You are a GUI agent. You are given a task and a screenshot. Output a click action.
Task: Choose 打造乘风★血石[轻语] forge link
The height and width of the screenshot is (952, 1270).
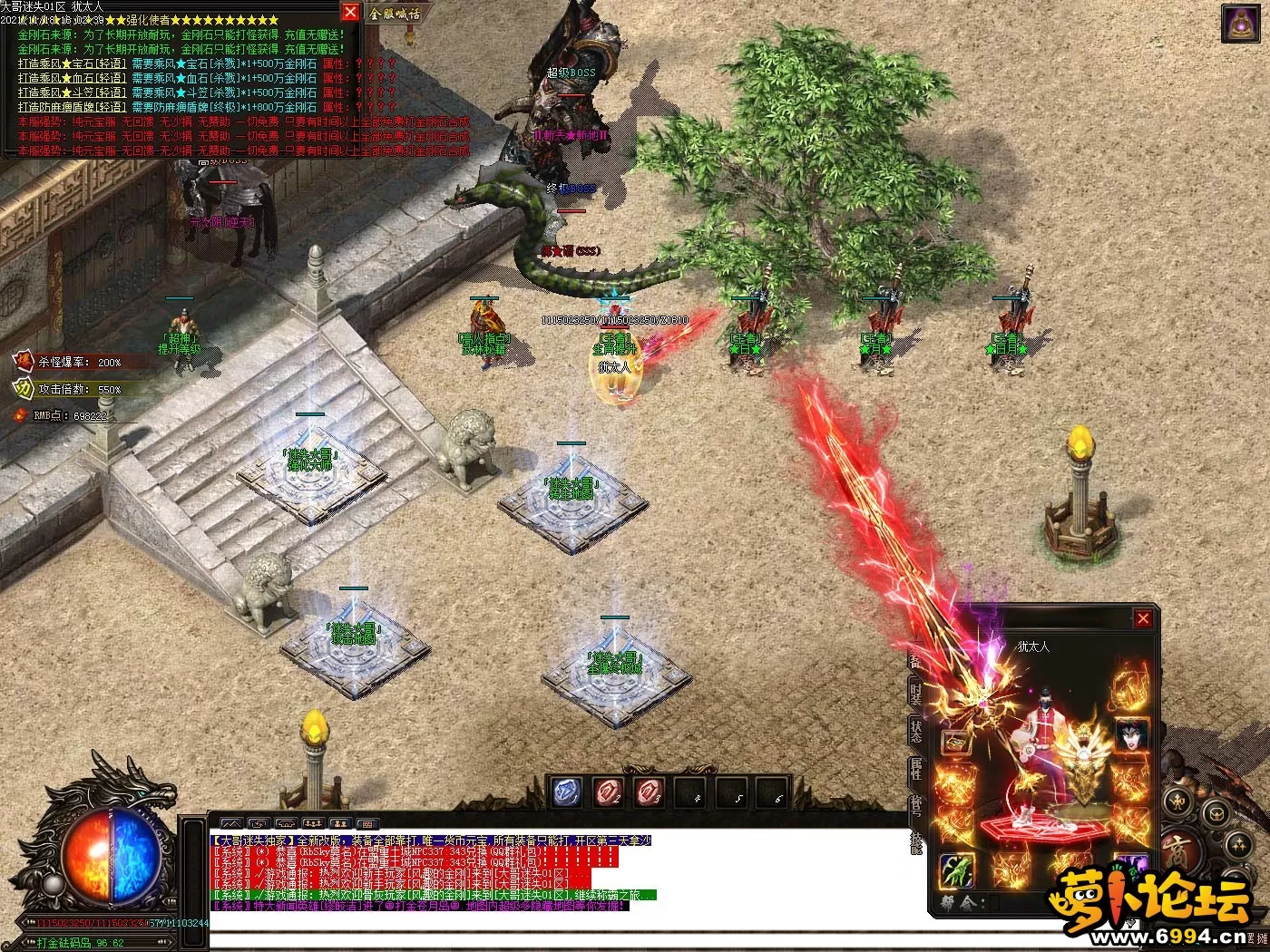(72, 78)
